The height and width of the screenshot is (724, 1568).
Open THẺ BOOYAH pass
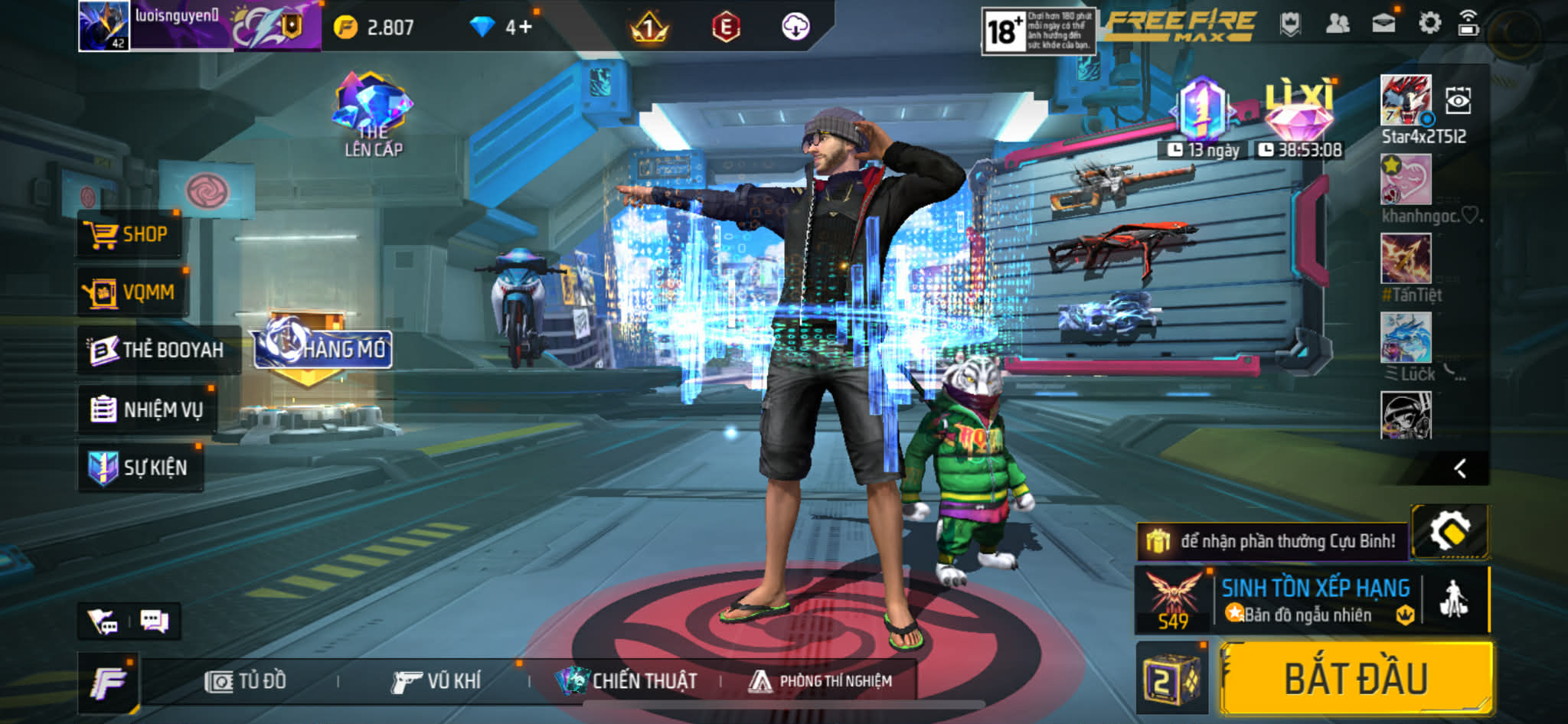pyautogui.click(x=158, y=350)
